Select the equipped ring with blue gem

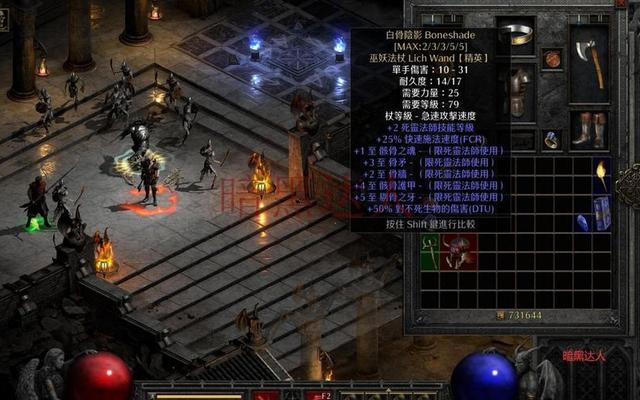point(552,139)
